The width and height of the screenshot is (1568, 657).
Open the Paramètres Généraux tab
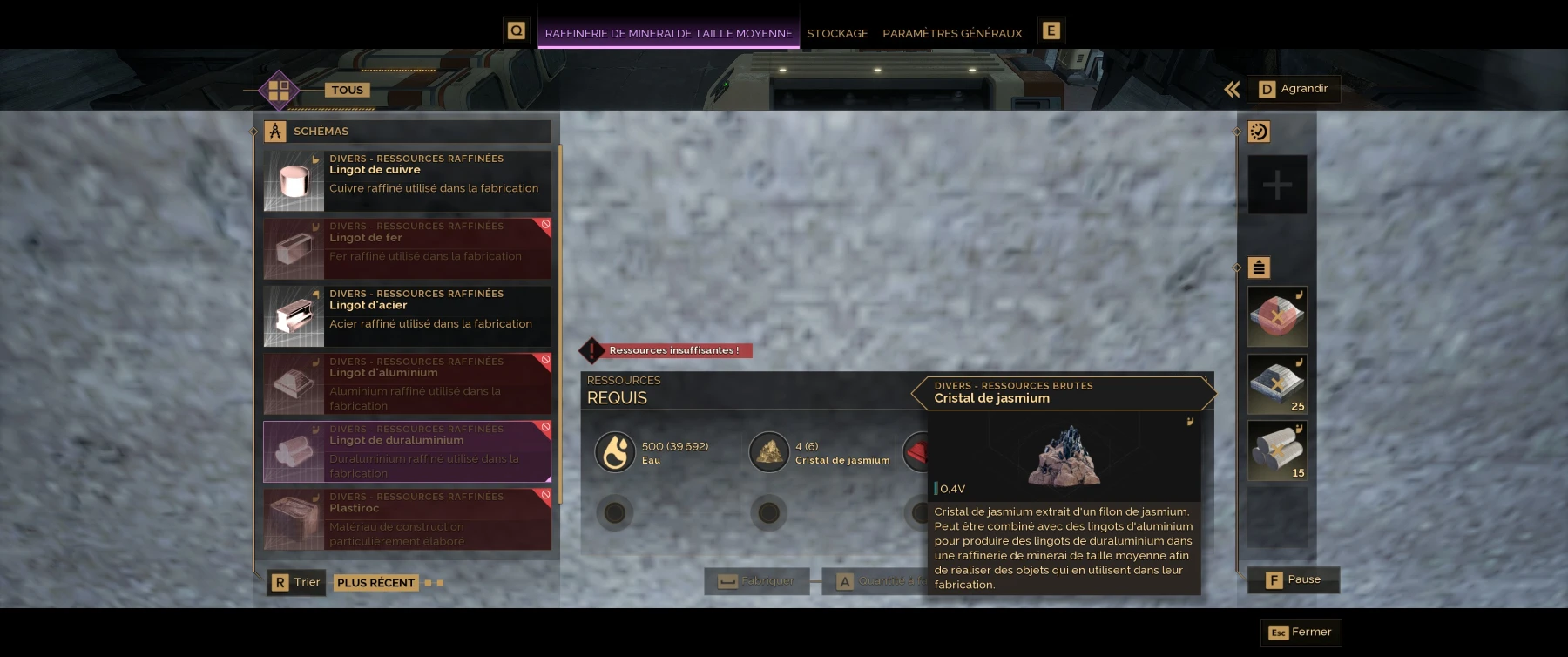click(x=952, y=33)
